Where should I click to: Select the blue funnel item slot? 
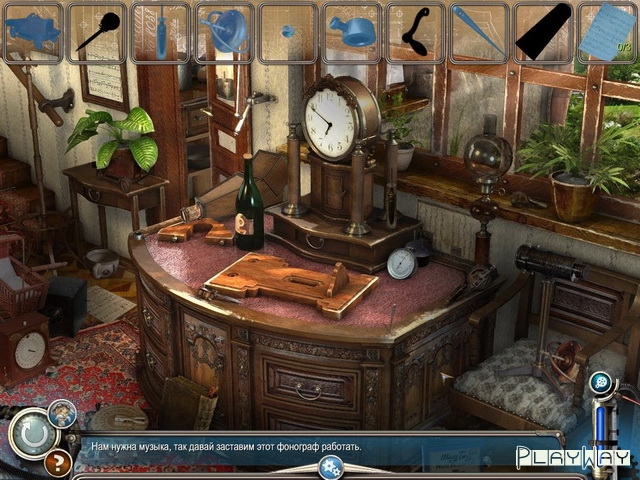pyautogui.click(x=224, y=32)
